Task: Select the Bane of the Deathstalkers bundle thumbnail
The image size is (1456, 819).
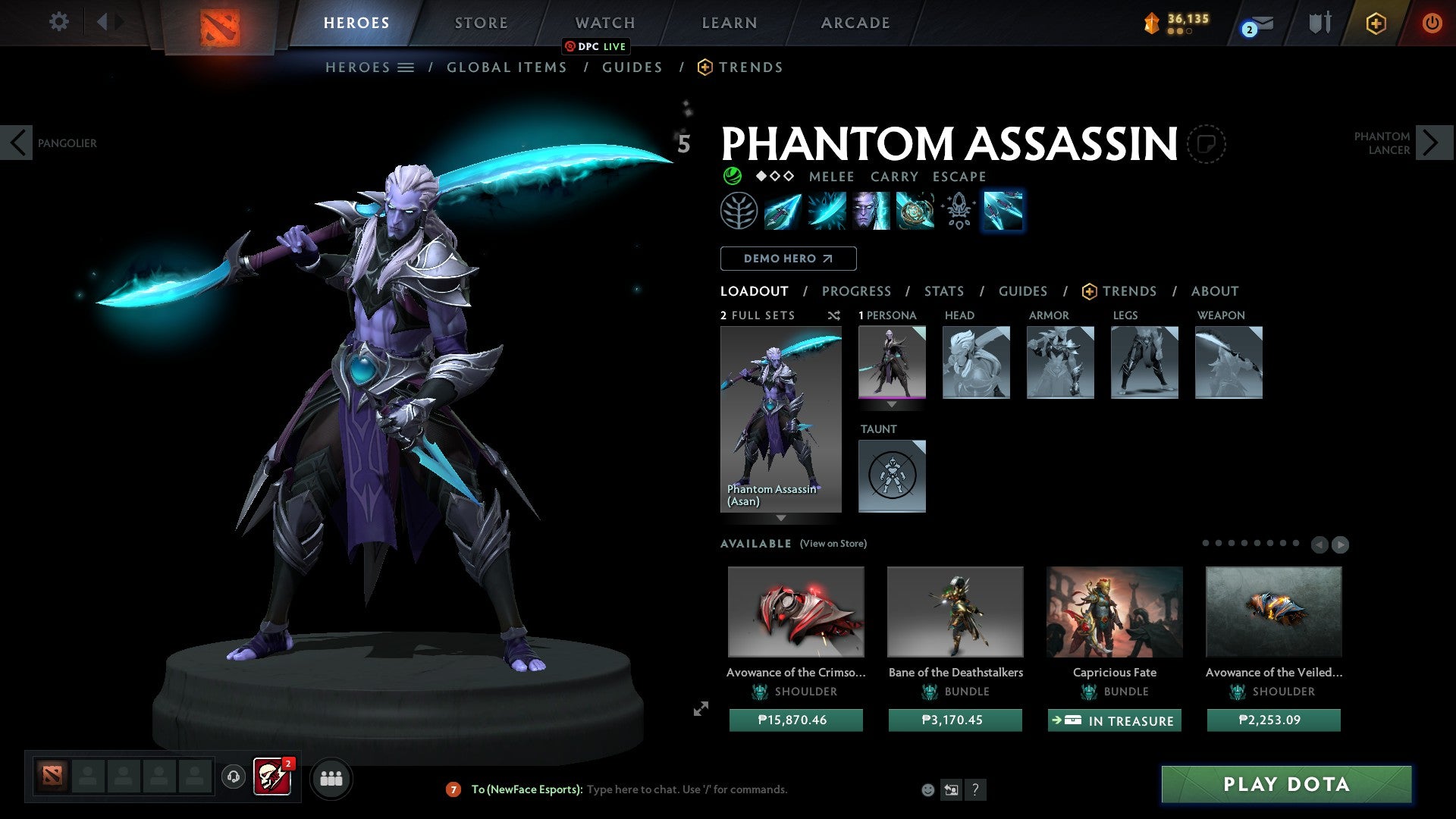Action: click(x=955, y=611)
